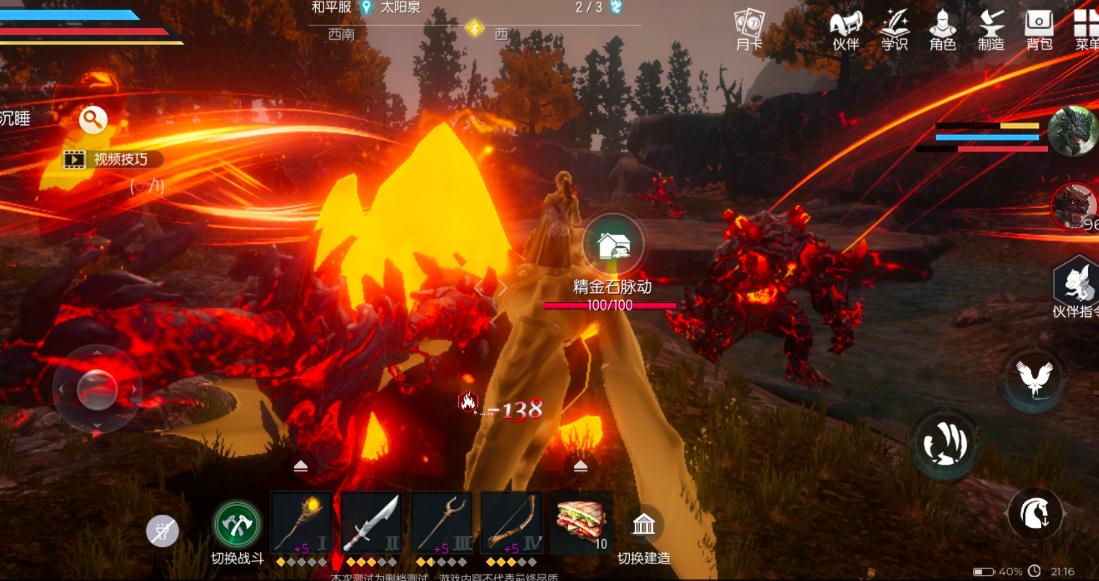The height and width of the screenshot is (581, 1099).
Task: Select the trident staff in hotbar slot III
Action: point(441,523)
